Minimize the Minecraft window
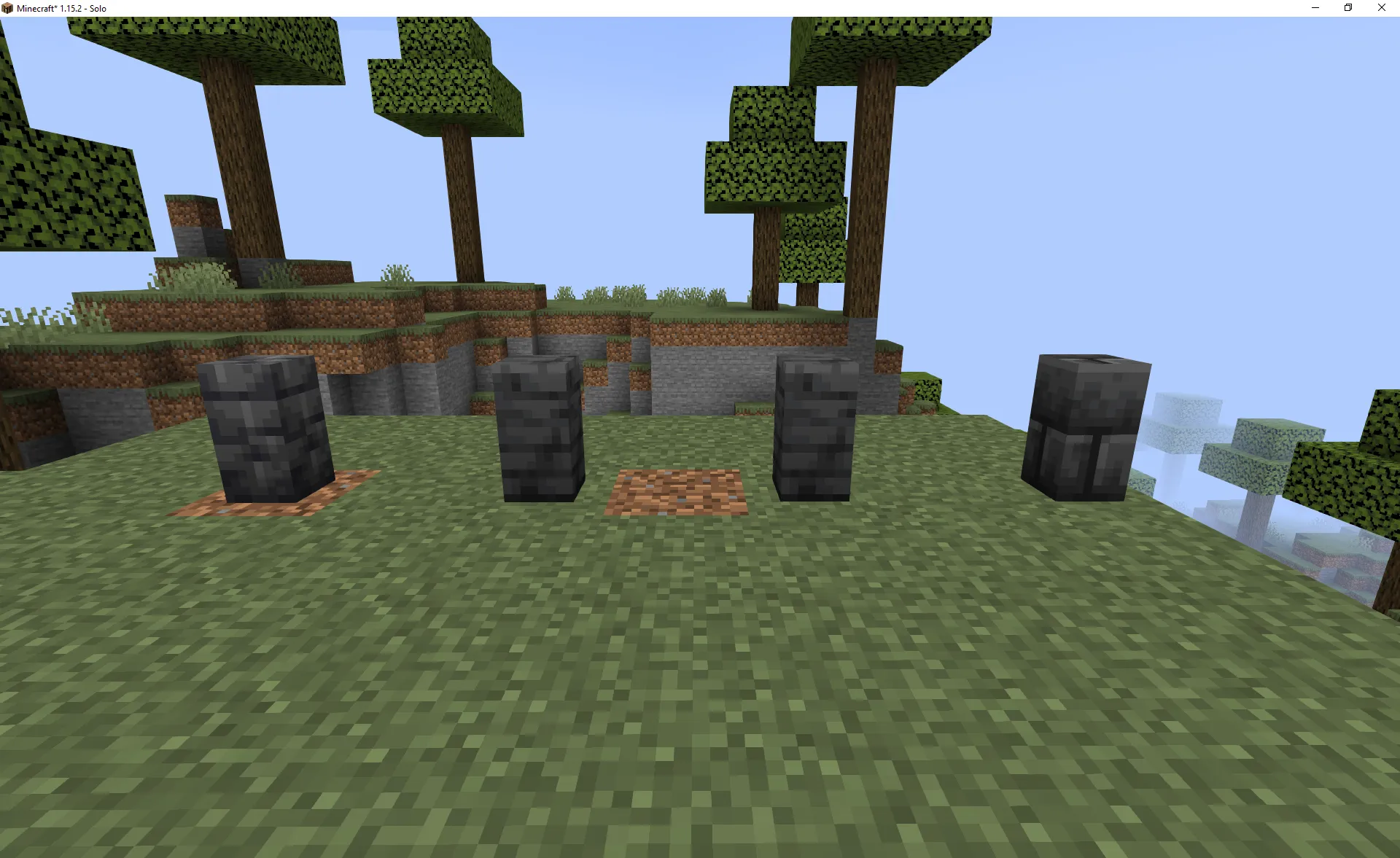1400x858 pixels. 1314,8
